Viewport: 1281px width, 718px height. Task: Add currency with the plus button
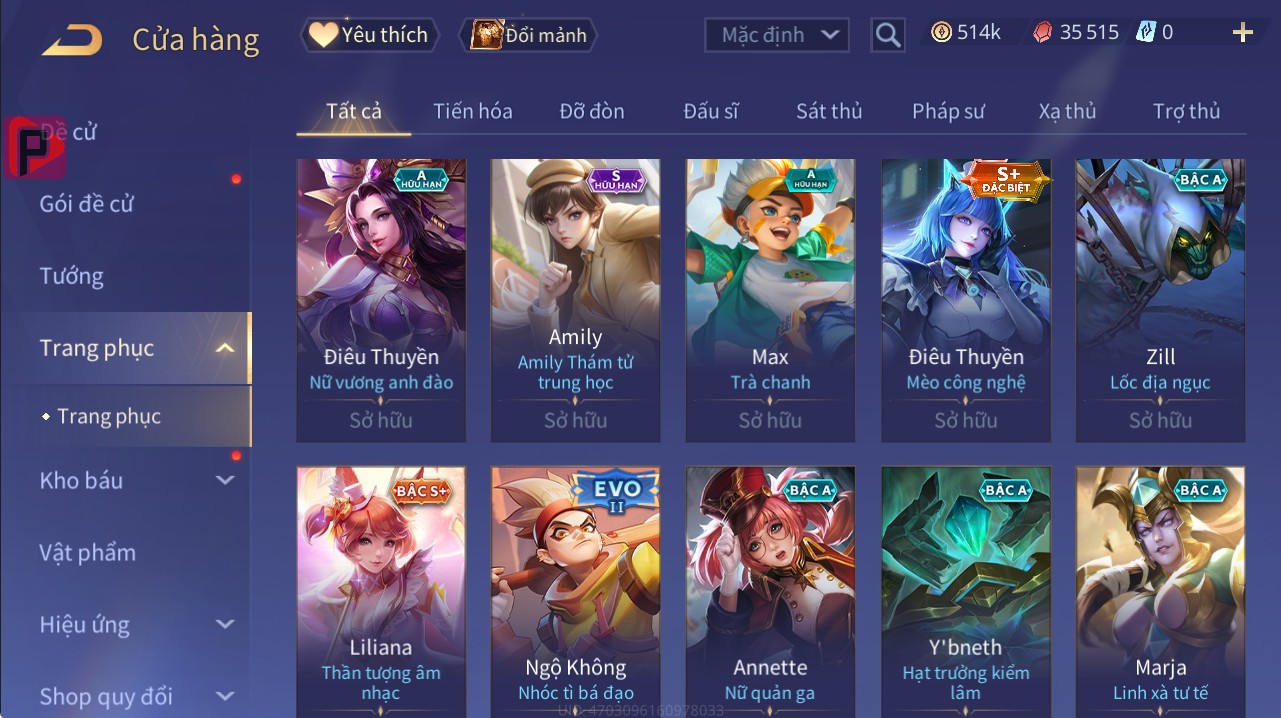pos(1242,33)
